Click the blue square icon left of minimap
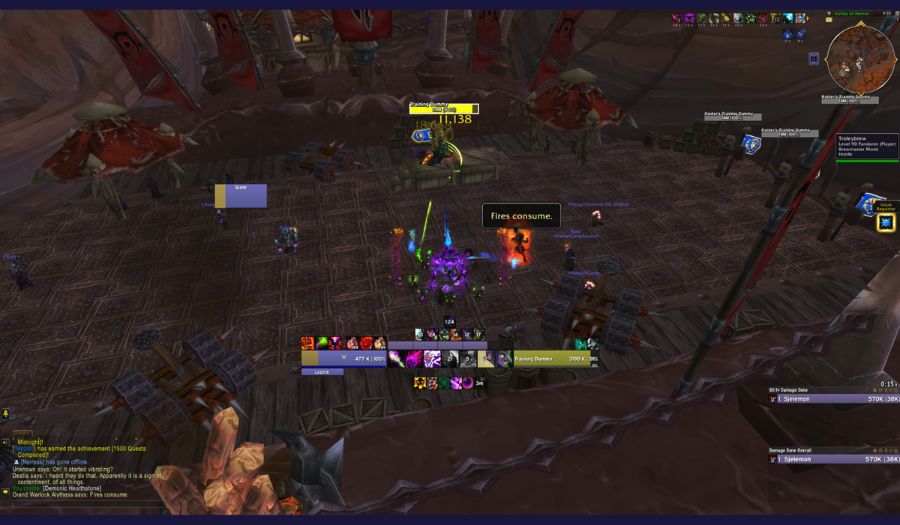The width and height of the screenshot is (900, 525). (813, 58)
